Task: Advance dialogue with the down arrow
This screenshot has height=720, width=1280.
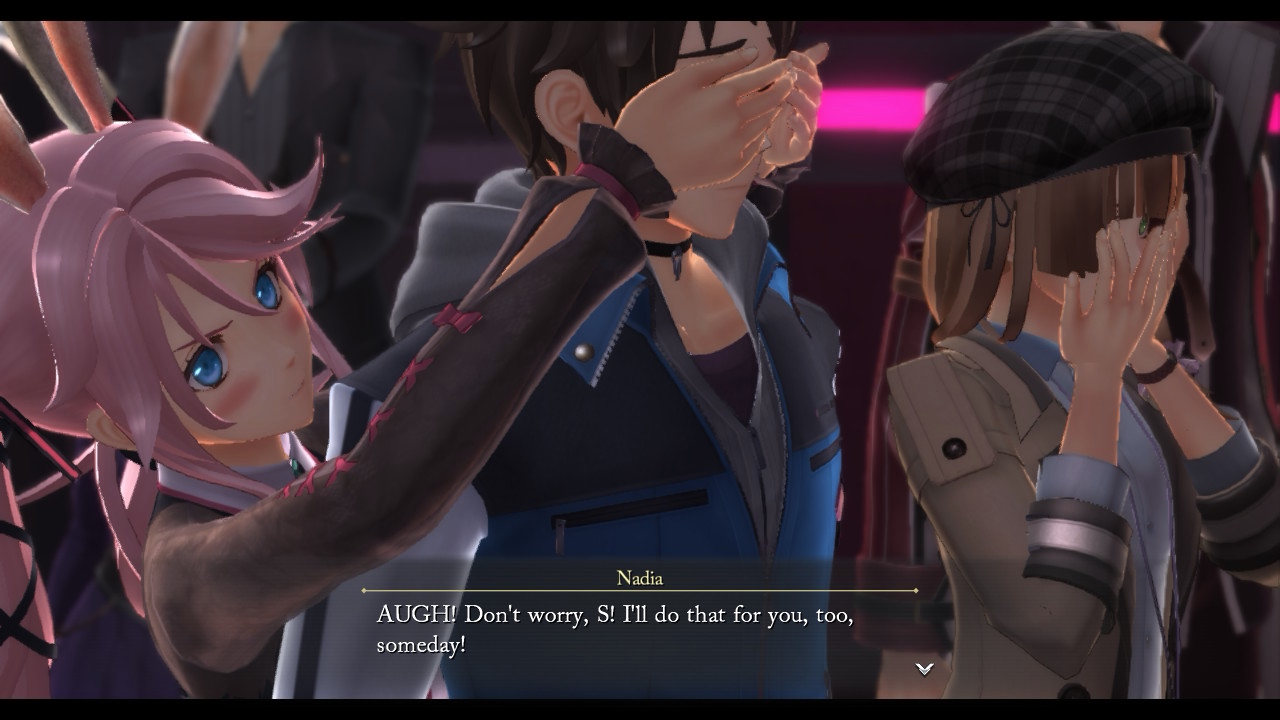Action: point(924,669)
